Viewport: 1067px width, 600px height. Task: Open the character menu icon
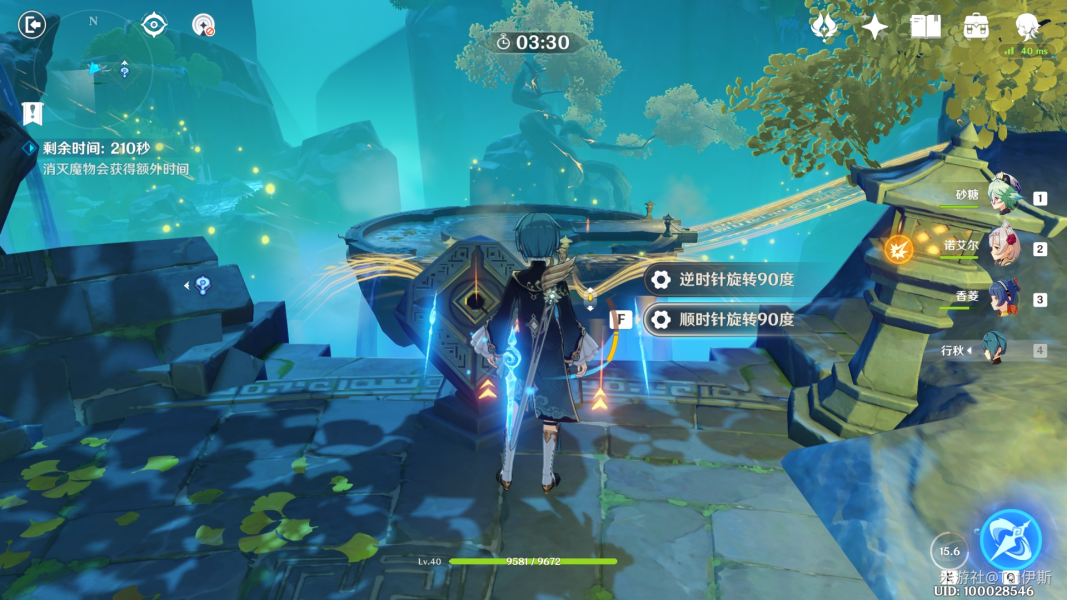coord(1026,26)
